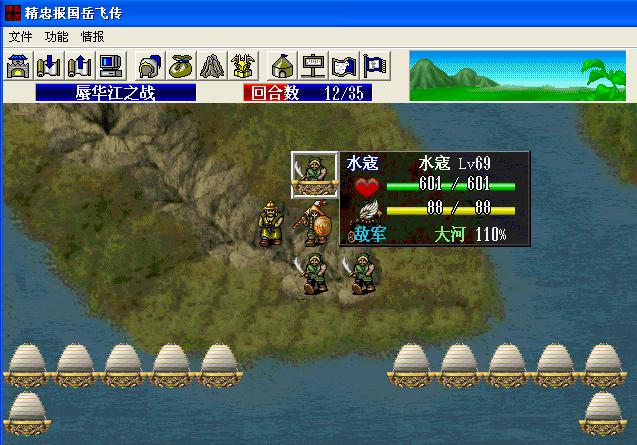637x445 pixels.
Task: Select the highlighted 水寇 enemy unit
Action: [x=314, y=174]
